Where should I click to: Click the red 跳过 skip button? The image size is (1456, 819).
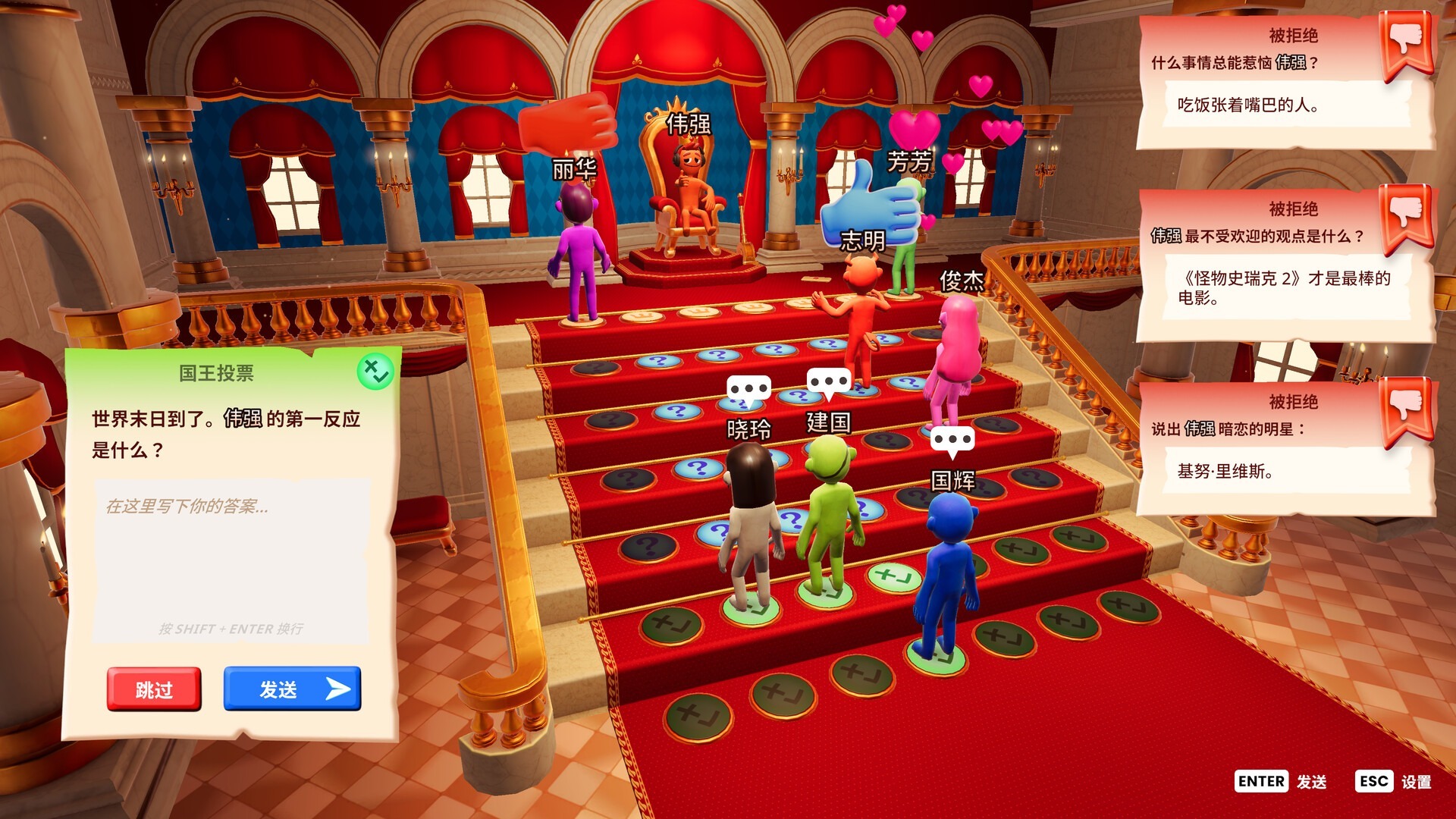[154, 689]
